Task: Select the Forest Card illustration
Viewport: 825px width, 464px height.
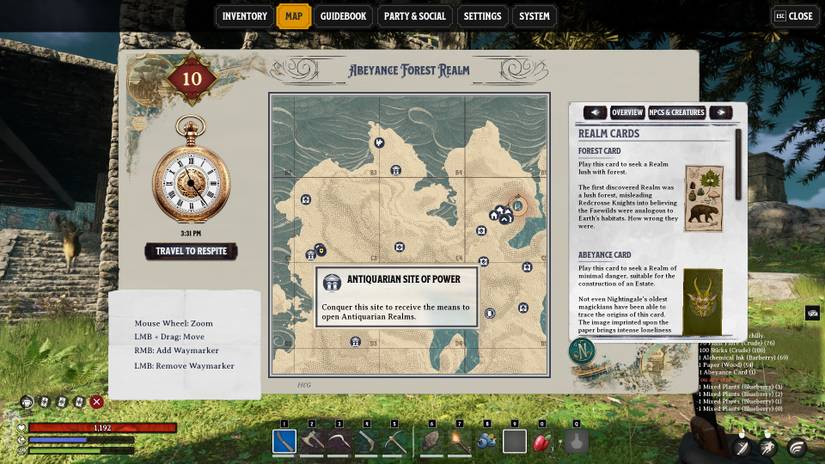Action: 704,198
